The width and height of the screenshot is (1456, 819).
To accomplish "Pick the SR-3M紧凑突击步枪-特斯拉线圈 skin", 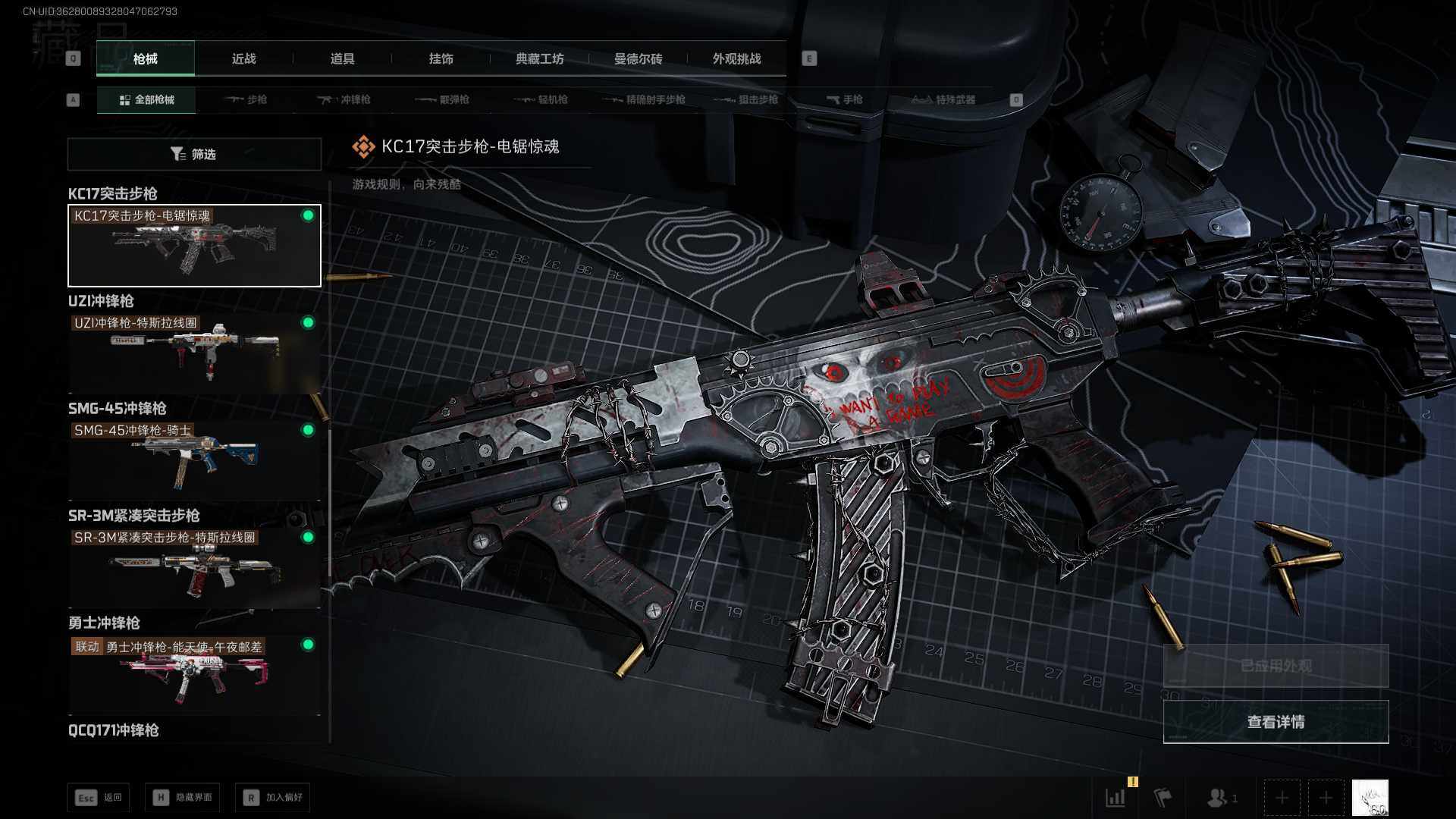I will coord(194,567).
